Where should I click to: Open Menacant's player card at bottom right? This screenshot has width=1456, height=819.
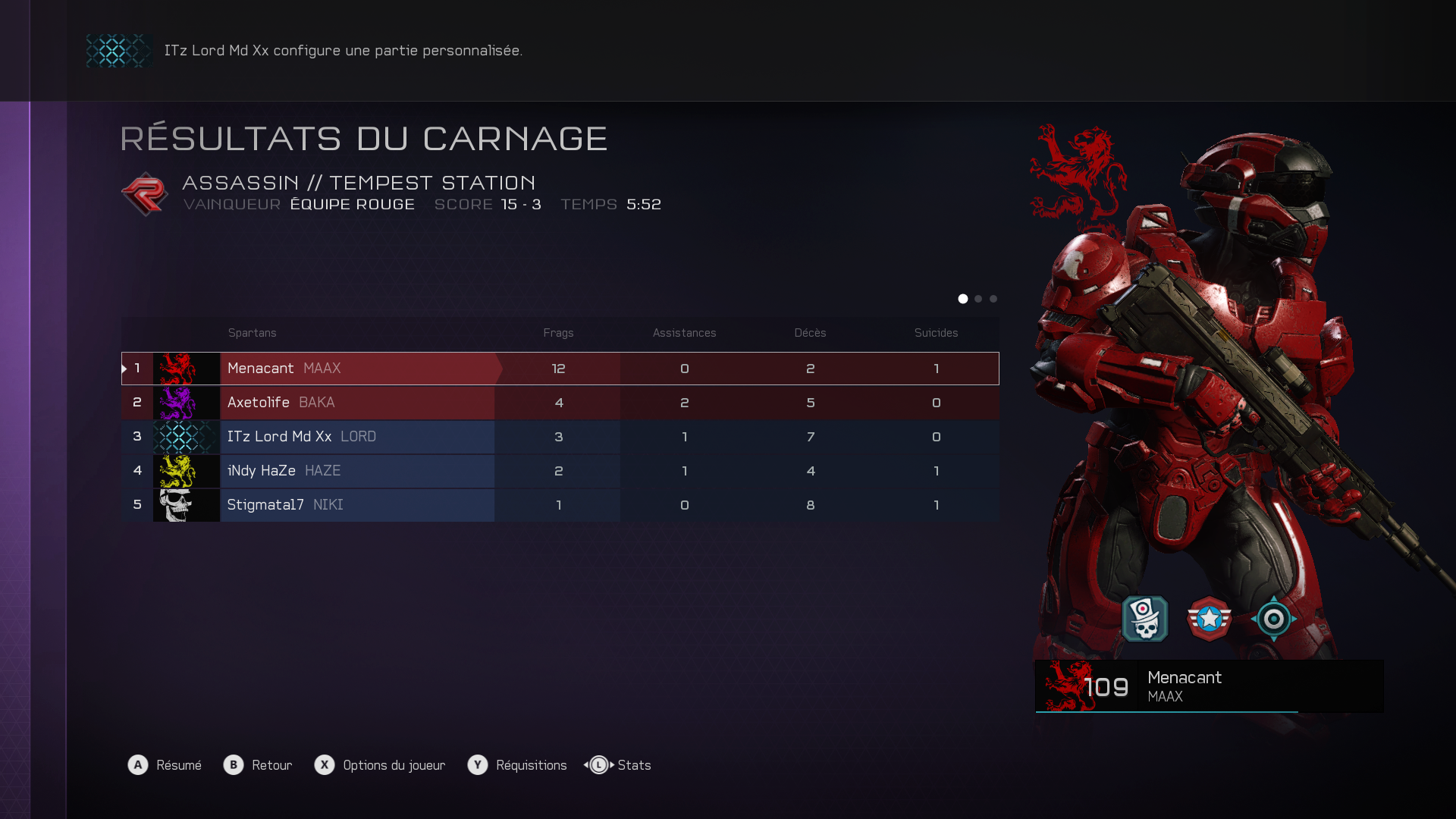point(1209,686)
